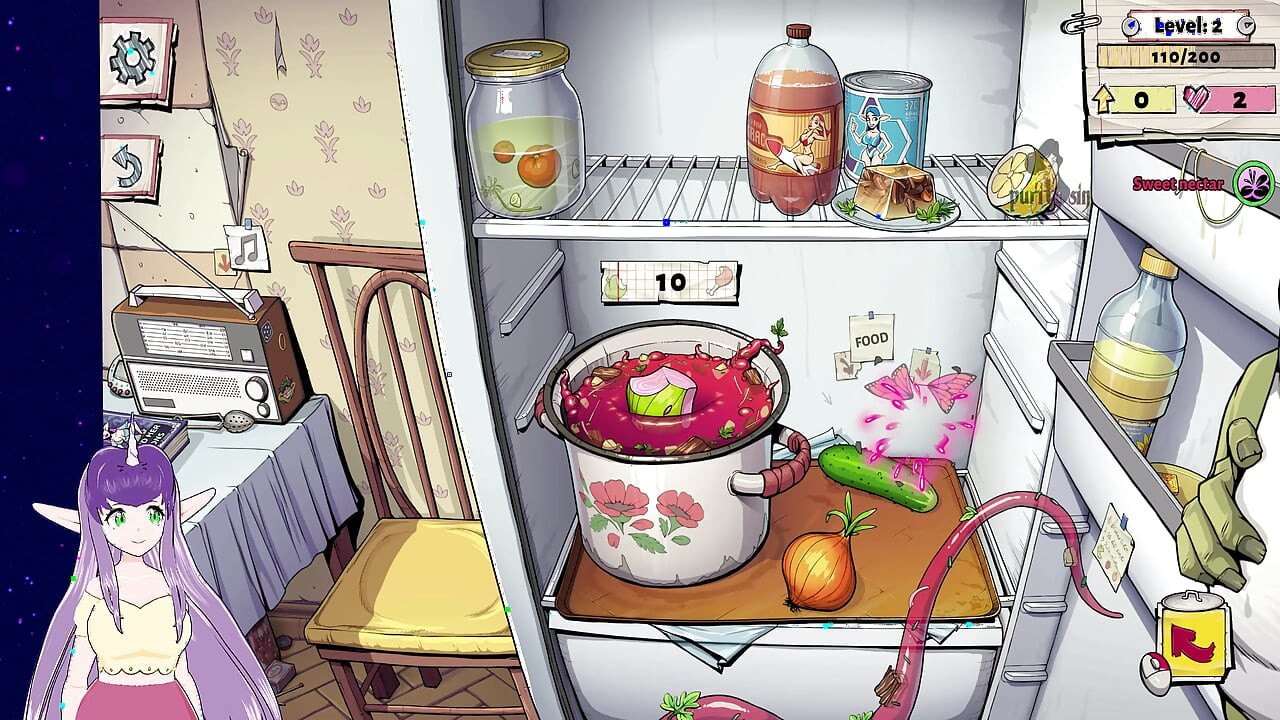Toggle the FOOD sticky note
The width and height of the screenshot is (1280, 720).
point(870,340)
